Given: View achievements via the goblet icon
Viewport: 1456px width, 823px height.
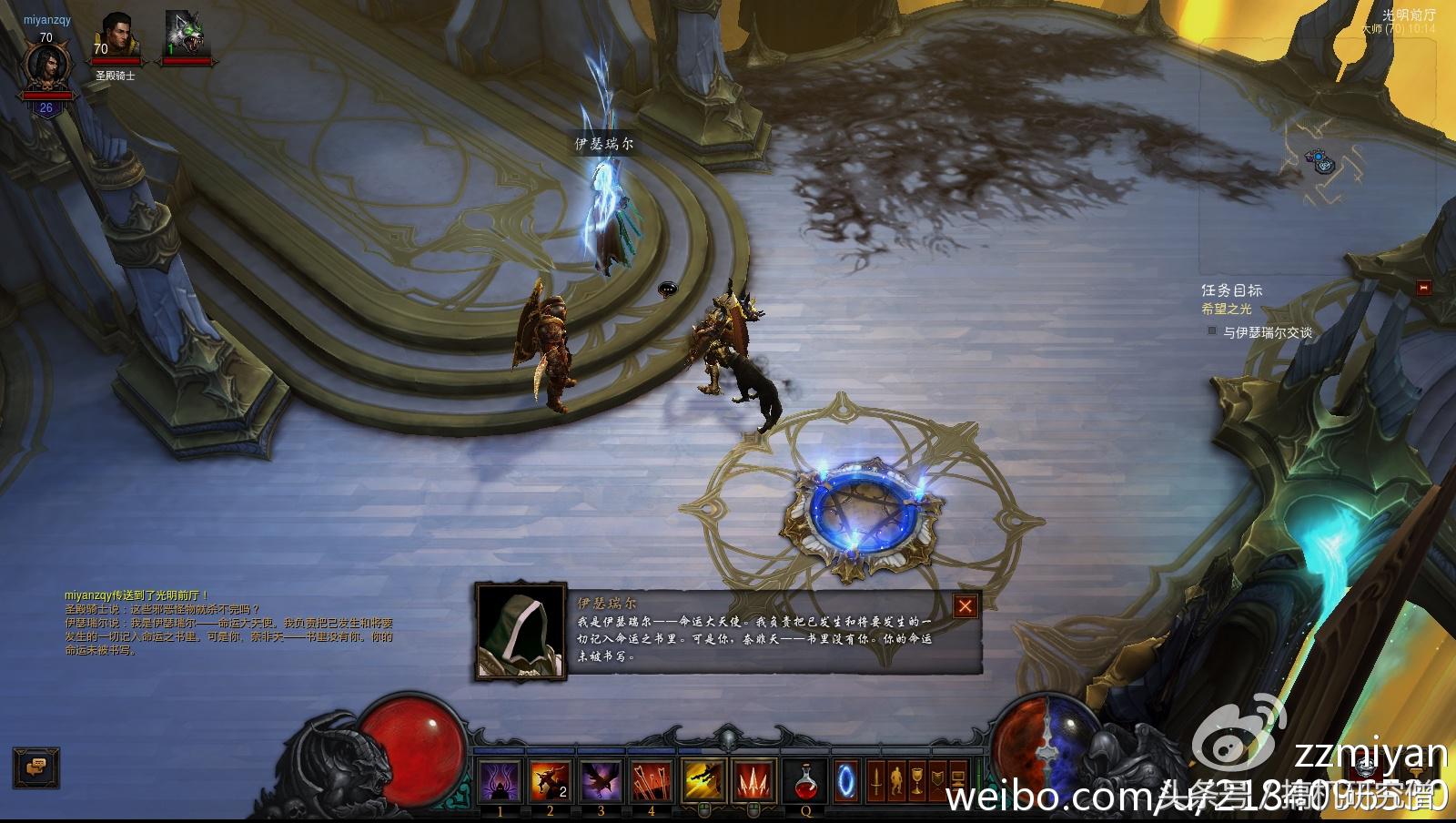Looking at the screenshot, I should 916,778.
